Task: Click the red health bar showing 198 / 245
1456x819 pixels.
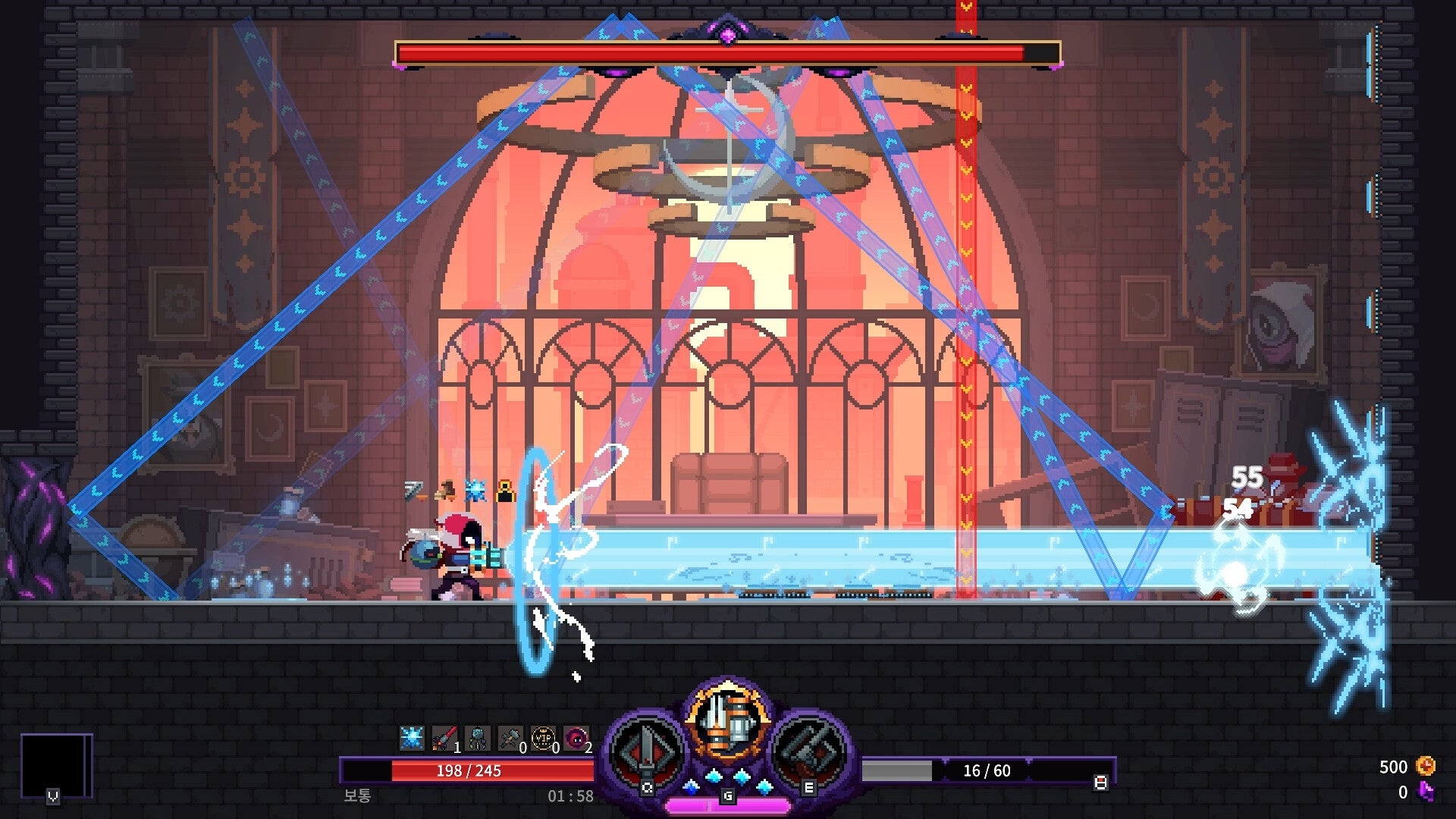Action: (x=470, y=770)
